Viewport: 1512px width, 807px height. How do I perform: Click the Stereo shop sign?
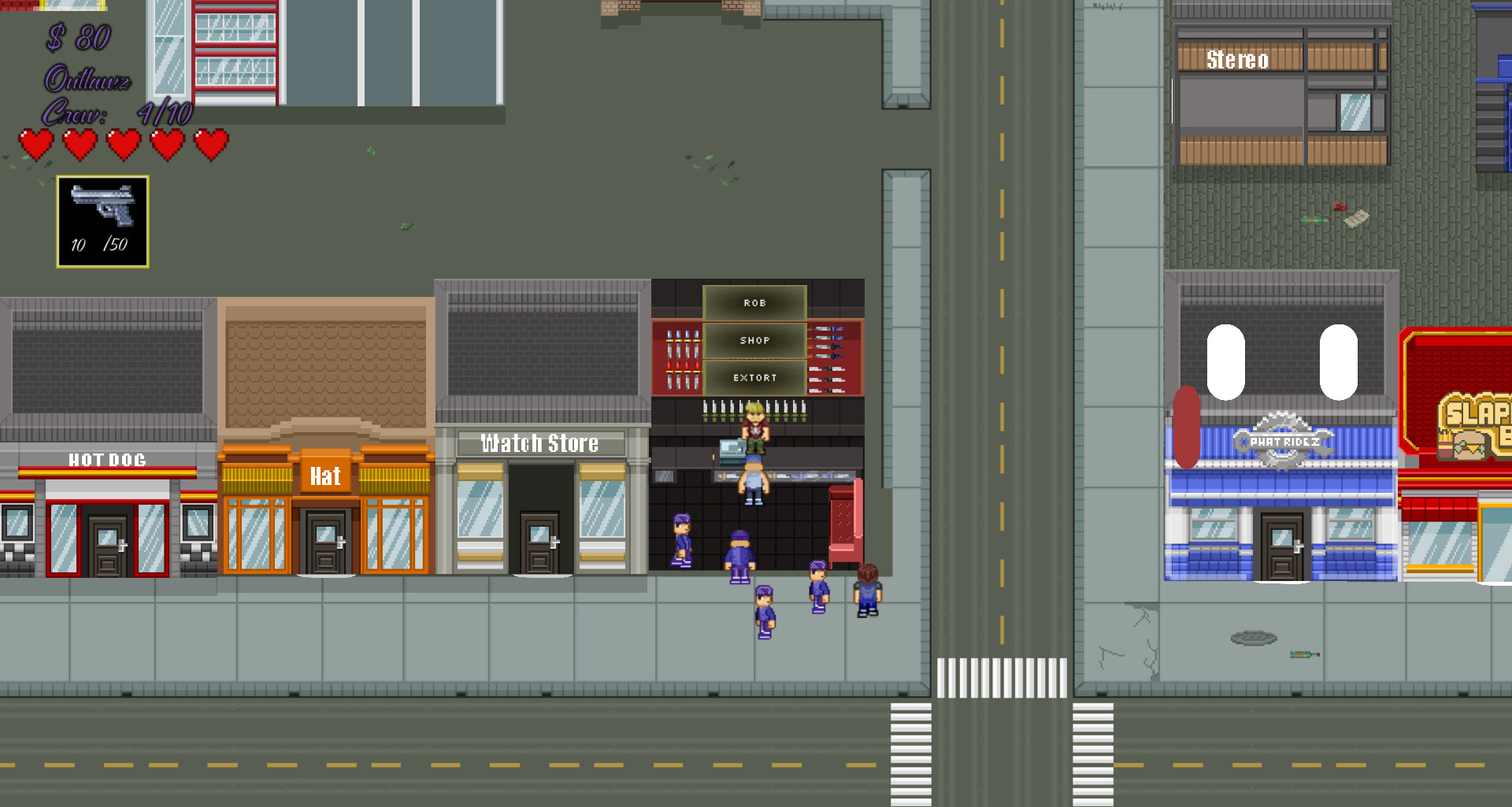click(1238, 60)
